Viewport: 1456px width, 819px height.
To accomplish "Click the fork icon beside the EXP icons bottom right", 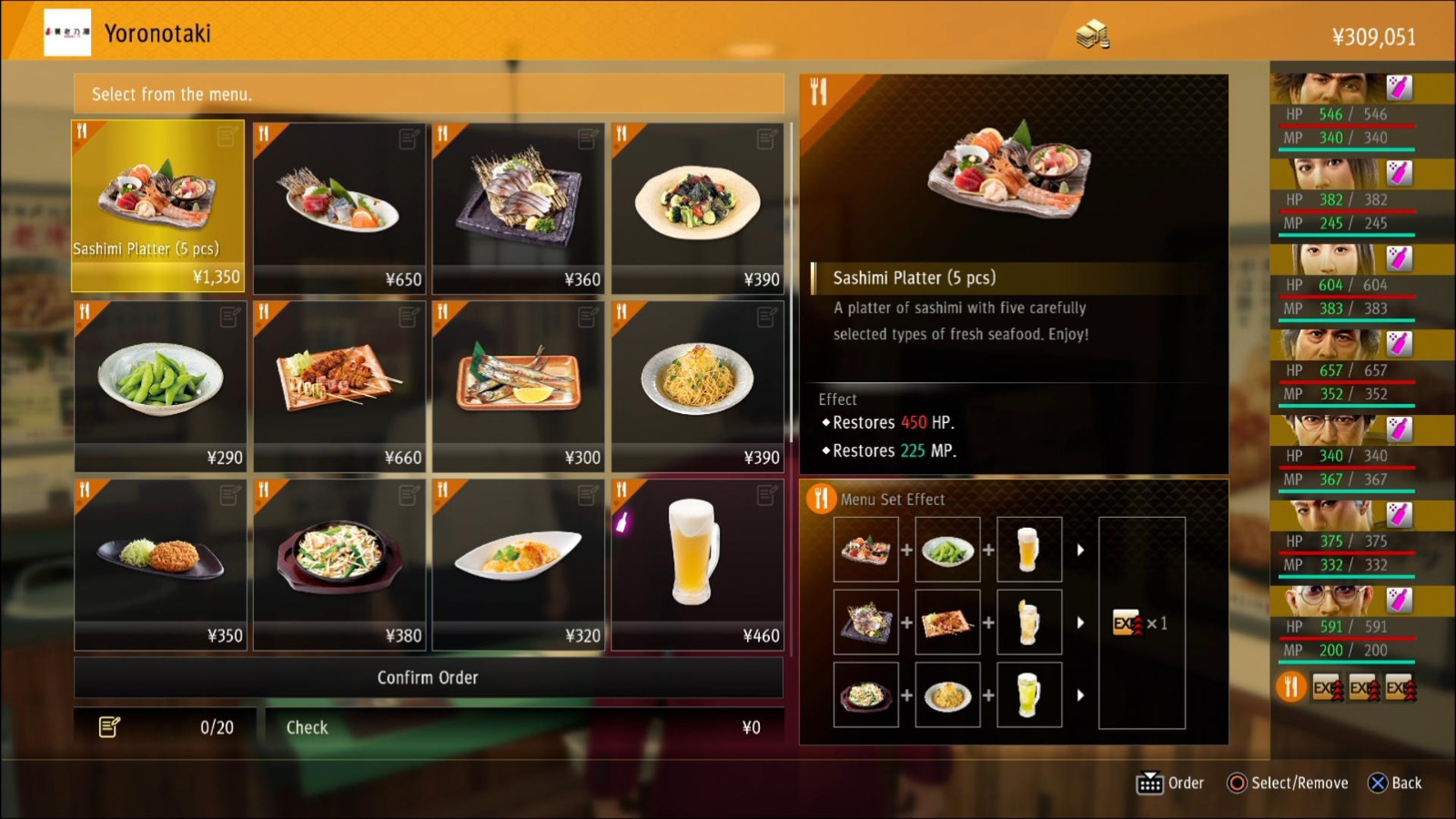I will [x=1291, y=687].
